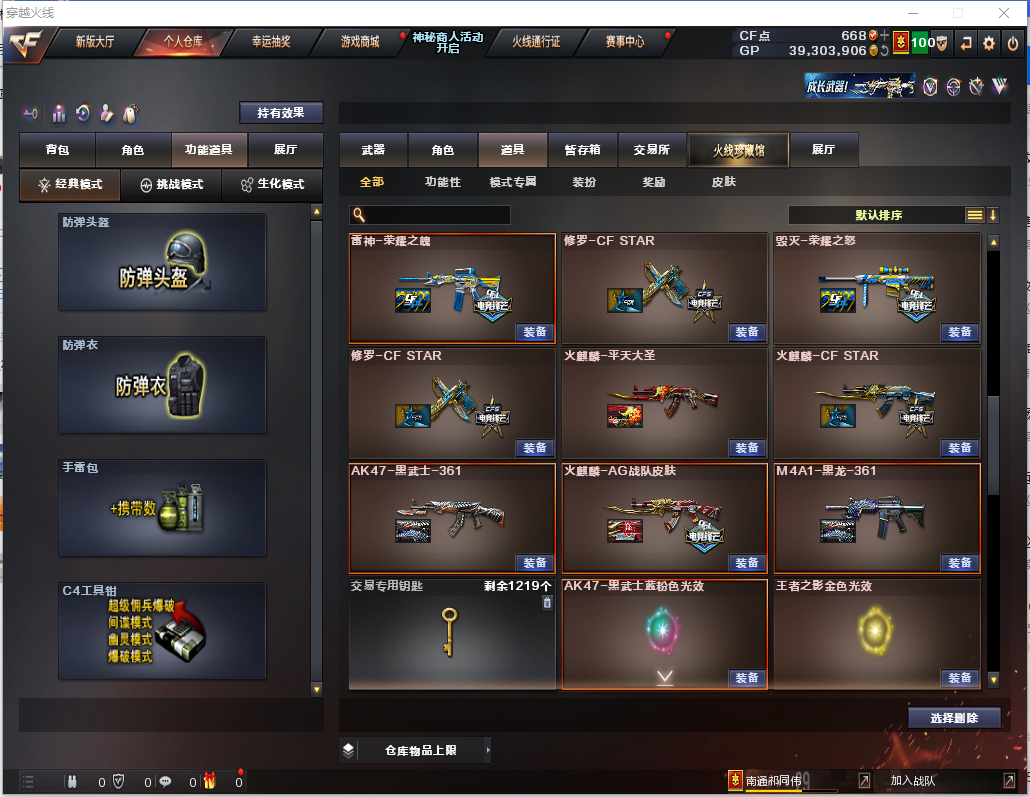Click the 选择删除 button
The height and width of the screenshot is (797, 1030).
click(954, 718)
